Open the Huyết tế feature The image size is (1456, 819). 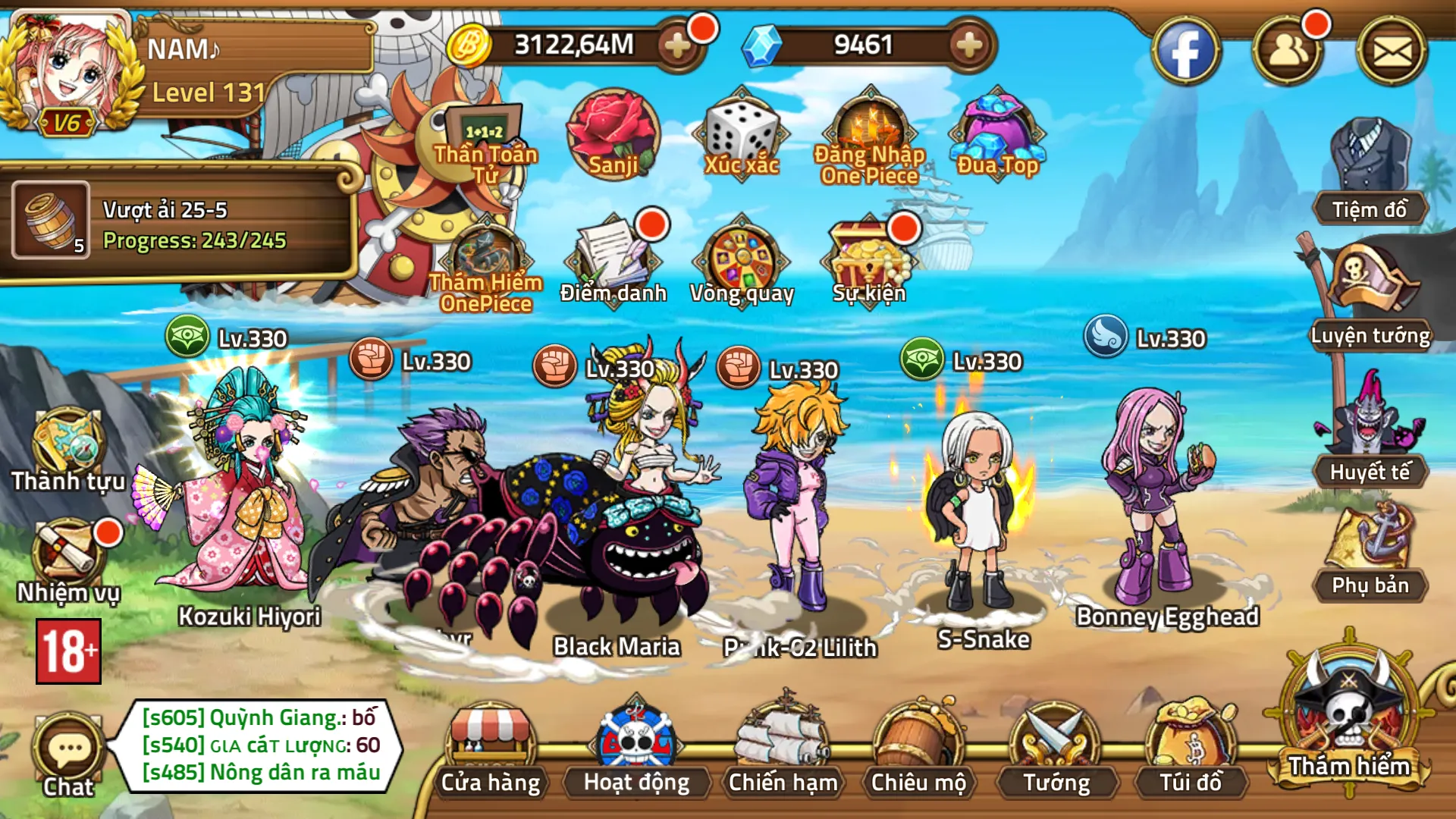coord(1368,447)
